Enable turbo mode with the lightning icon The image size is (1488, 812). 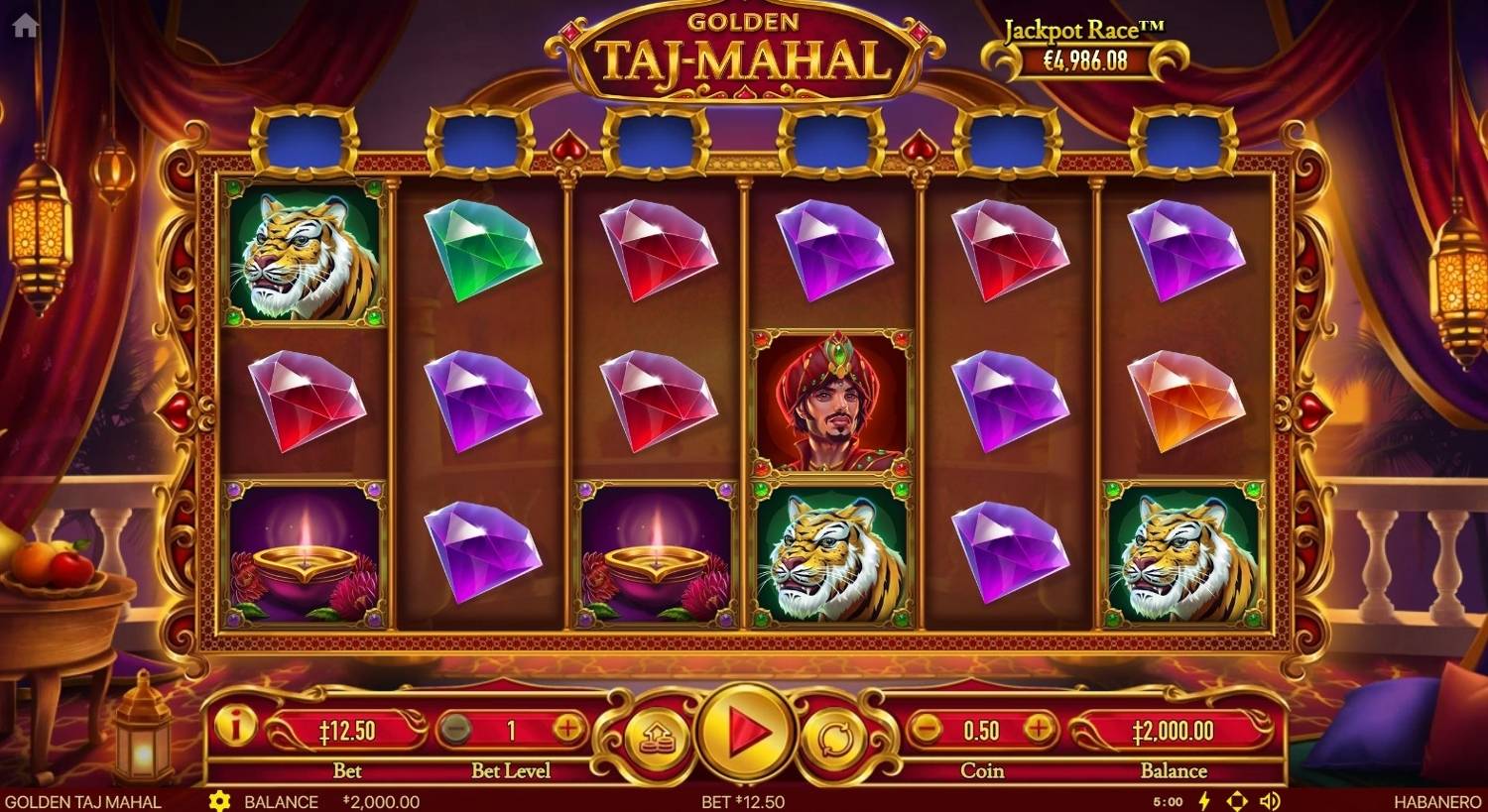pyautogui.click(x=1206, y=801)
